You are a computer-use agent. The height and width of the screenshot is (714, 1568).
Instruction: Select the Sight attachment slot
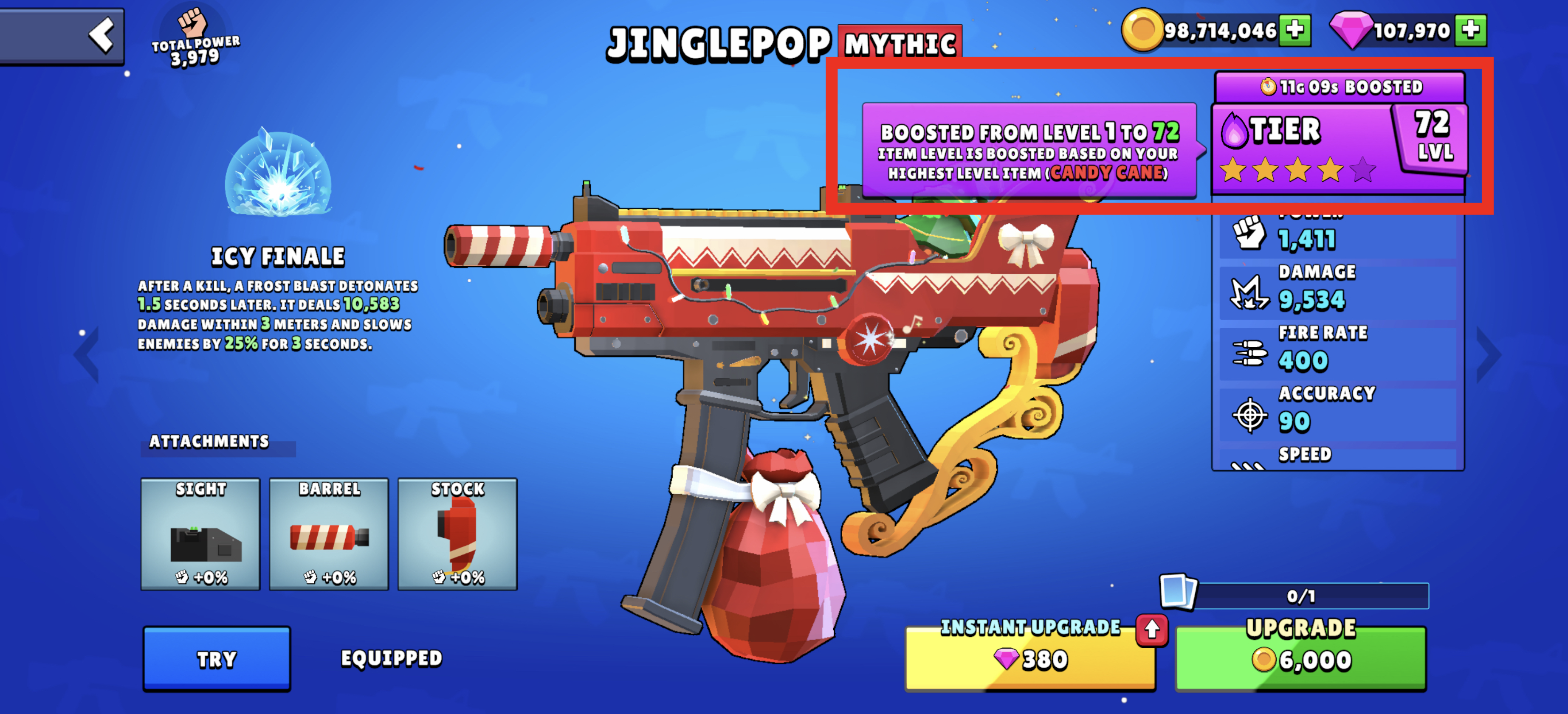200,533
